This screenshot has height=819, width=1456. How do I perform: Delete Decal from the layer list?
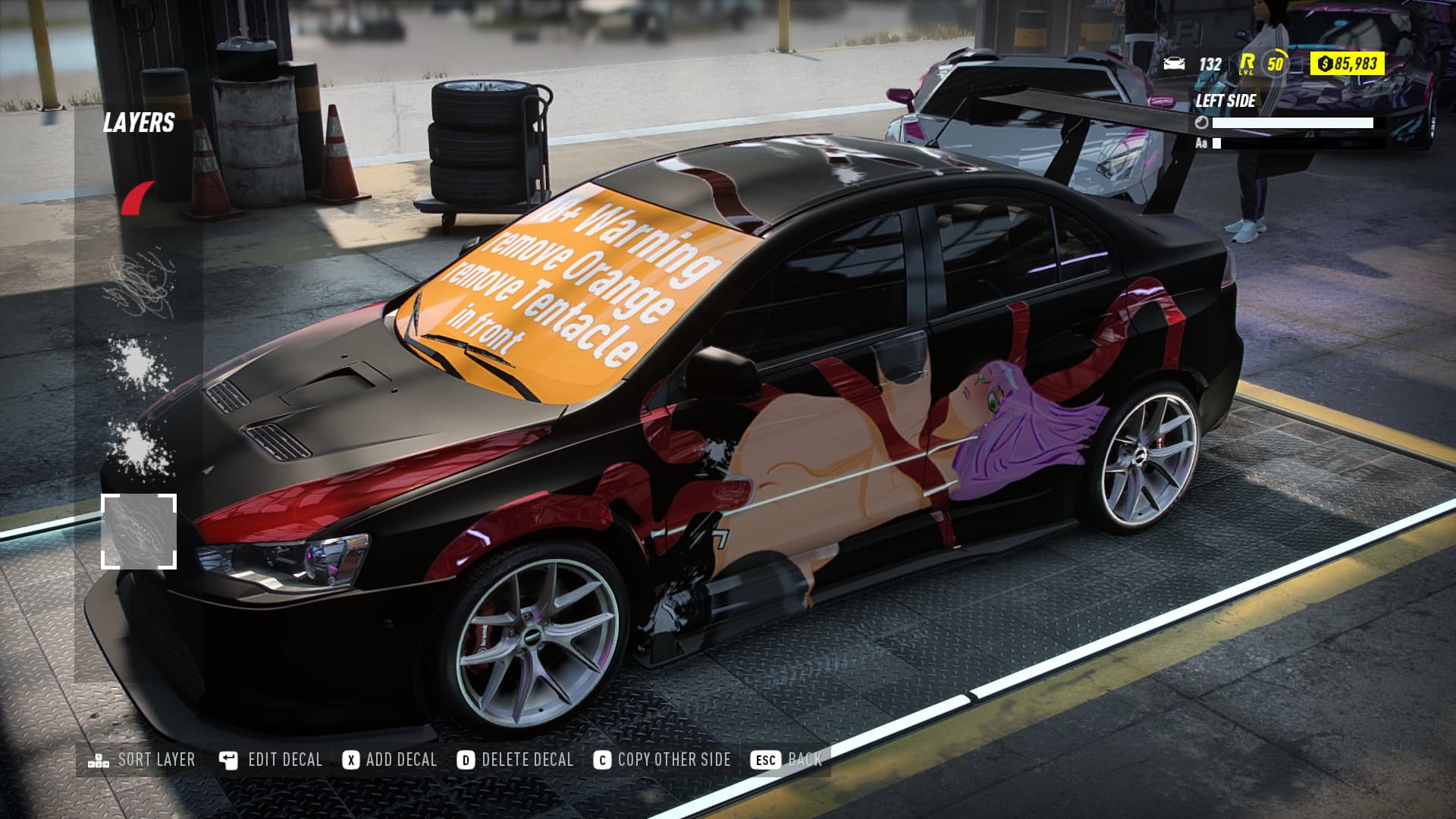coord(516,760)
